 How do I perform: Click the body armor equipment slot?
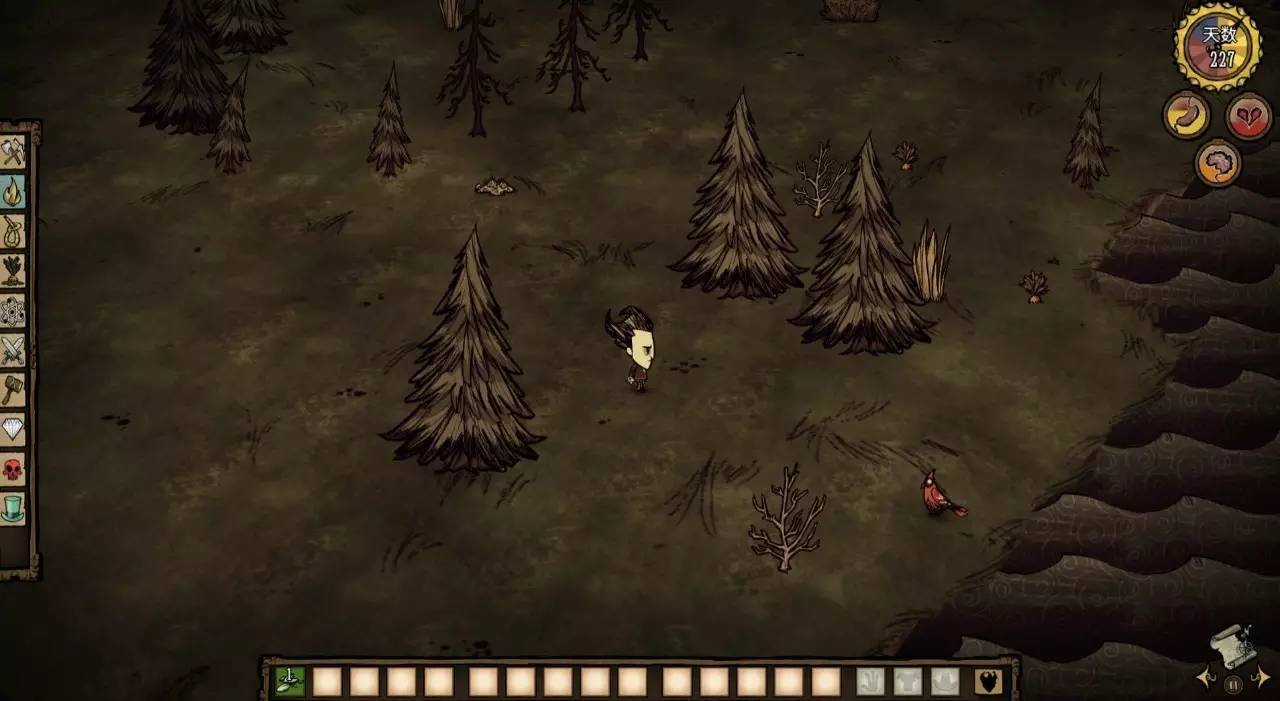click(908, 681)
